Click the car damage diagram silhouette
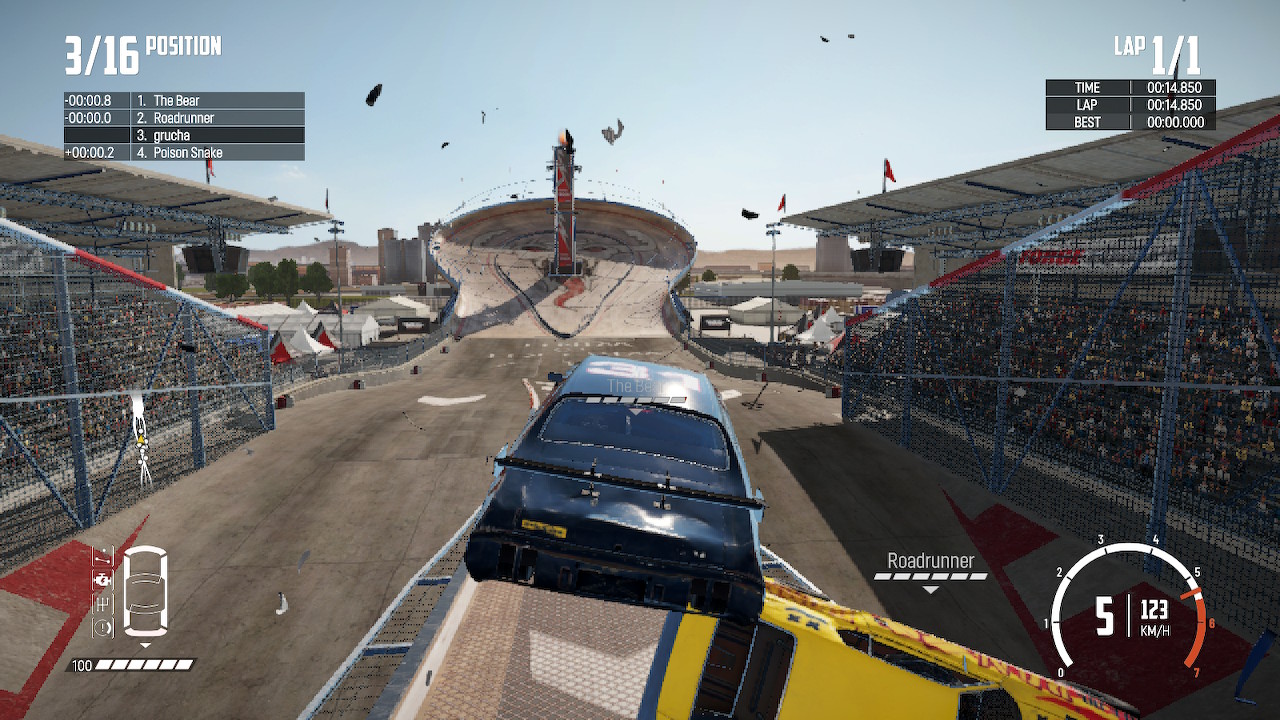This screenshot has height=720, width=1280. pyautogui.click(x=145, y=592)
